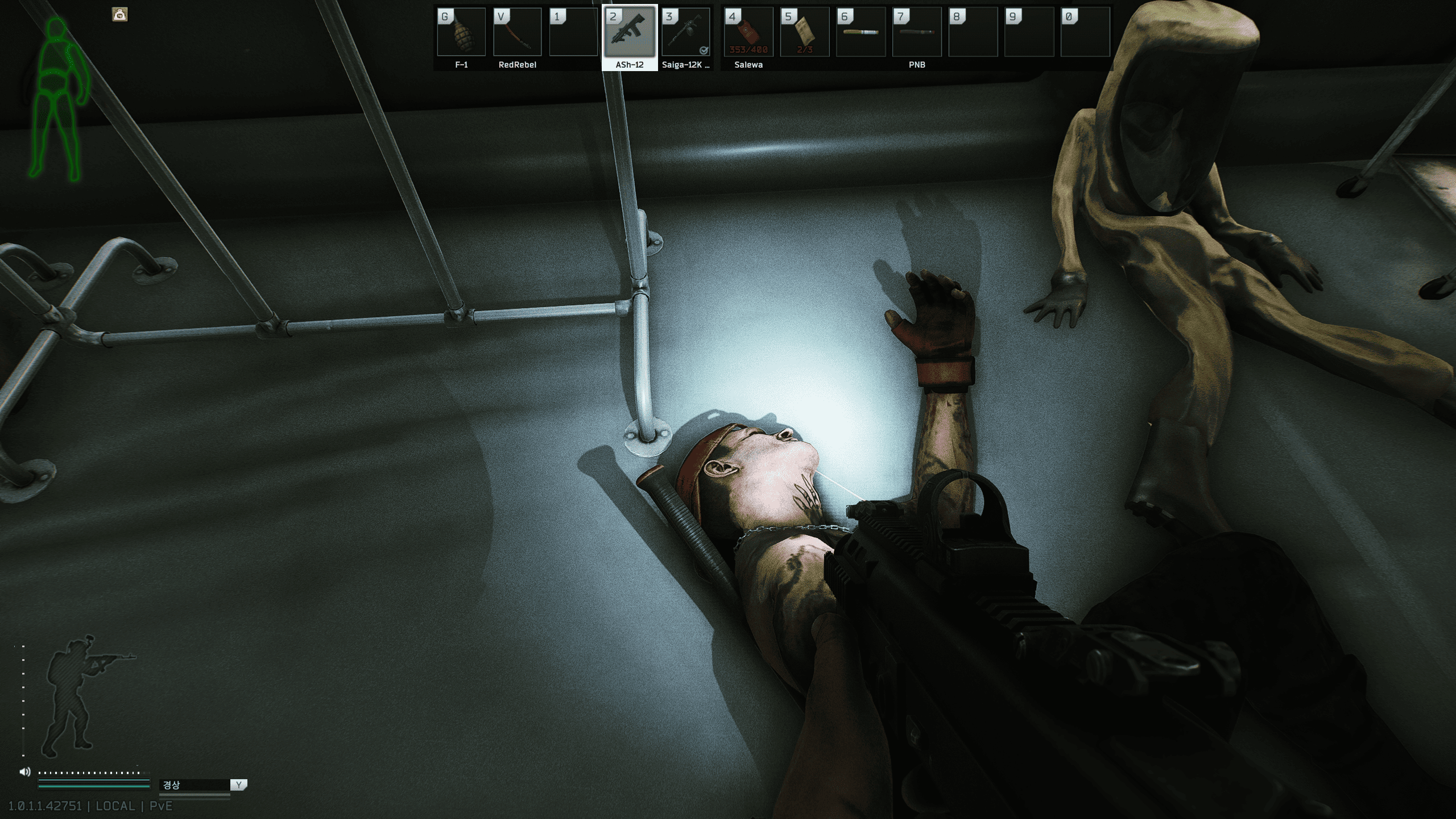The height and width of the screenshot is (819, 1456).
Task: Select the ASh-12 rifle slot
Action: (x=630, y=33)
